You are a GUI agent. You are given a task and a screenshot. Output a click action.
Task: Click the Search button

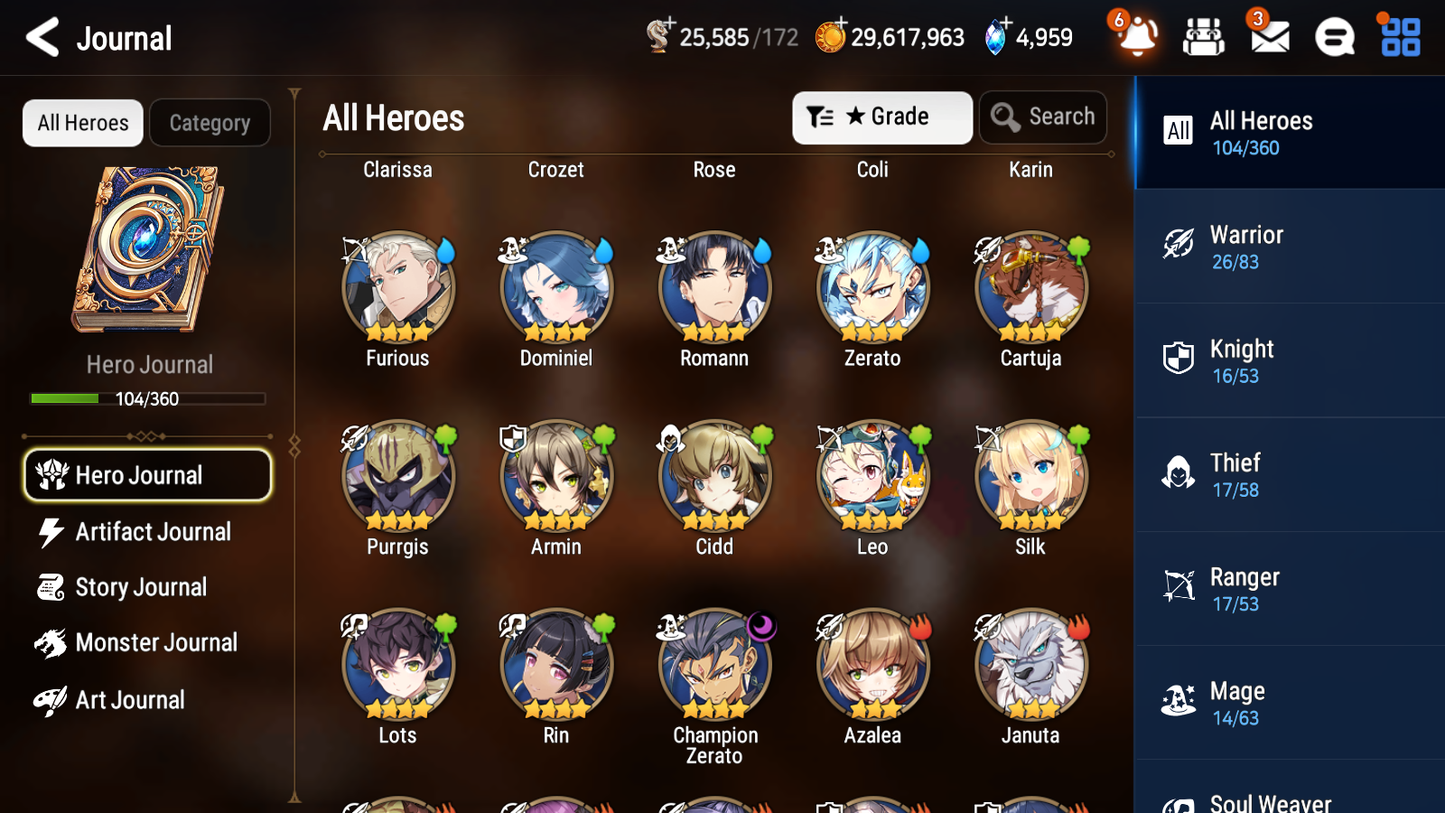coord(1043,117)
